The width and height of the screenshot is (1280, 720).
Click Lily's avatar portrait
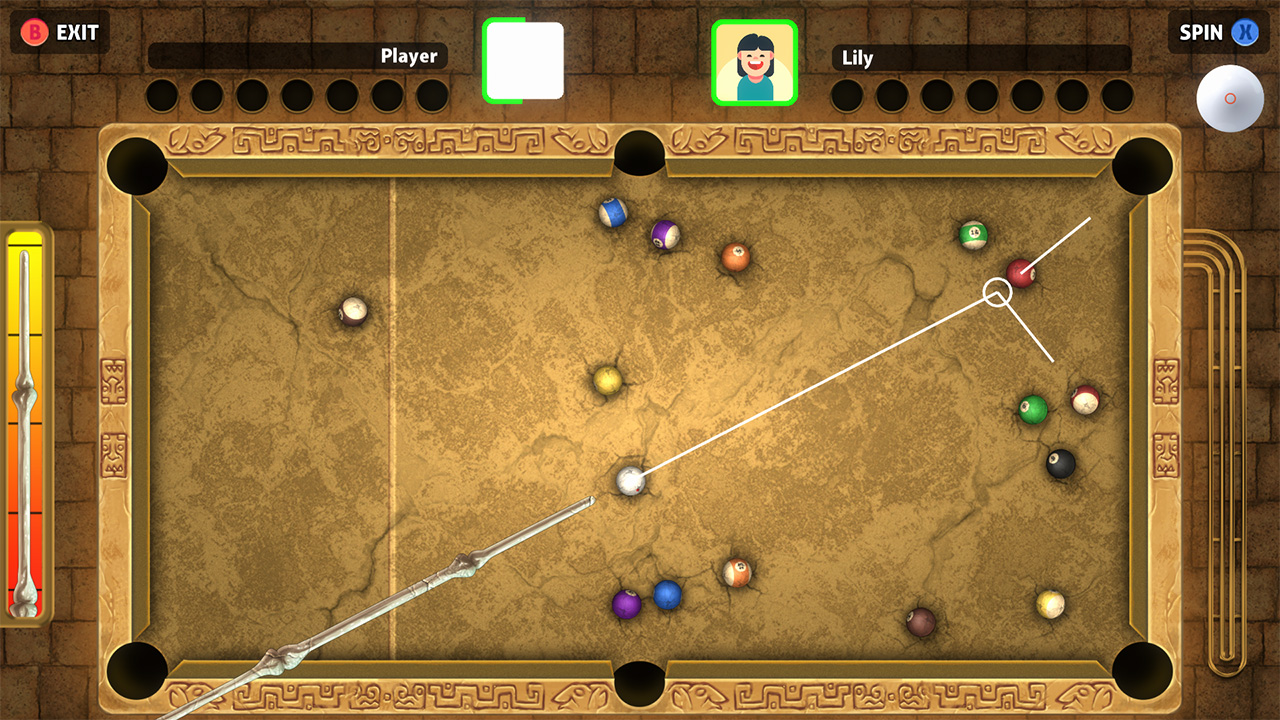[755, 62]
